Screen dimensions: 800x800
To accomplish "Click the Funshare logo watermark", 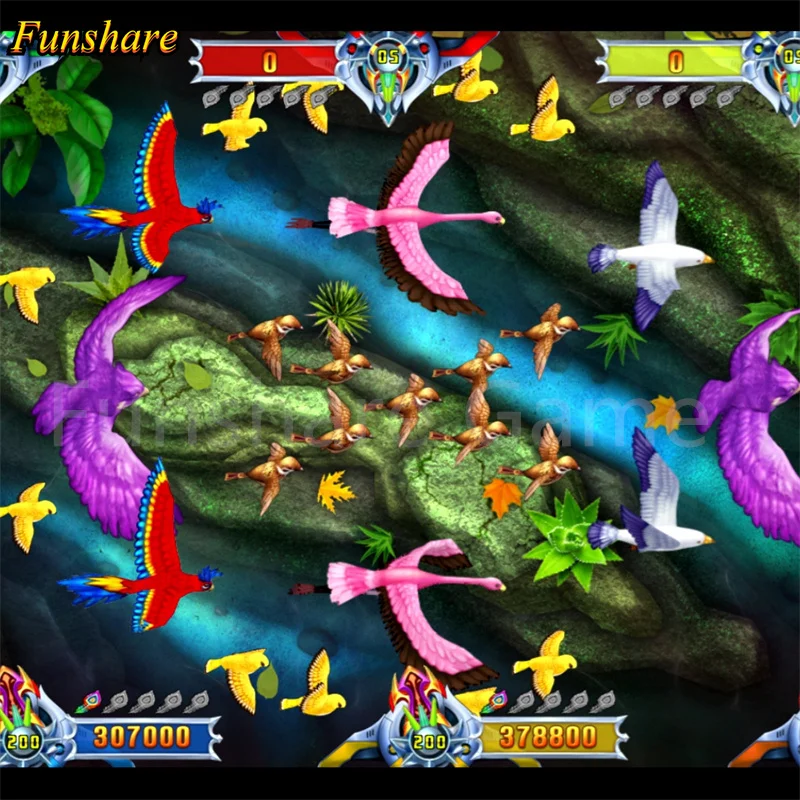I will coord(95,38).
